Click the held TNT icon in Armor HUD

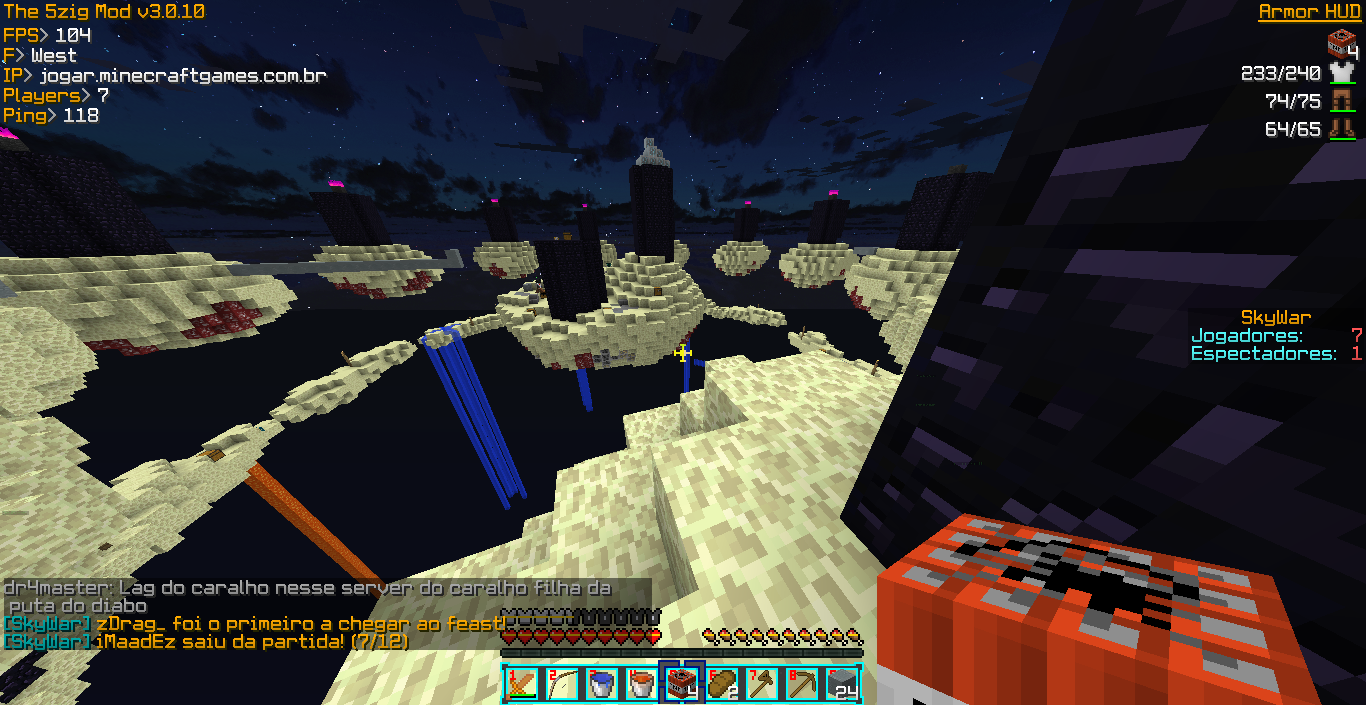point(1341,45)
